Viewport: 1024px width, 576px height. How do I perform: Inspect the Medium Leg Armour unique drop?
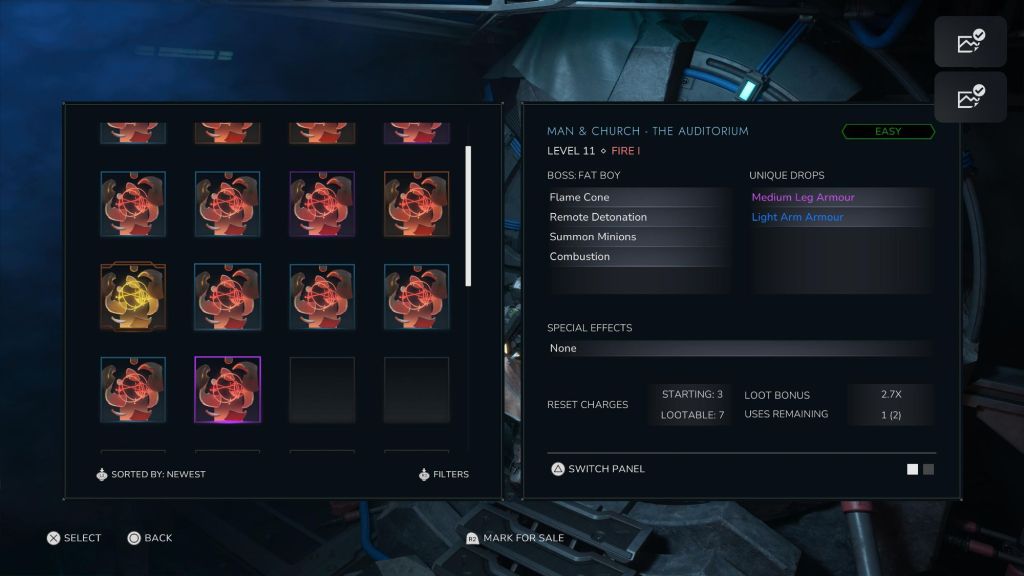[803, 198]
